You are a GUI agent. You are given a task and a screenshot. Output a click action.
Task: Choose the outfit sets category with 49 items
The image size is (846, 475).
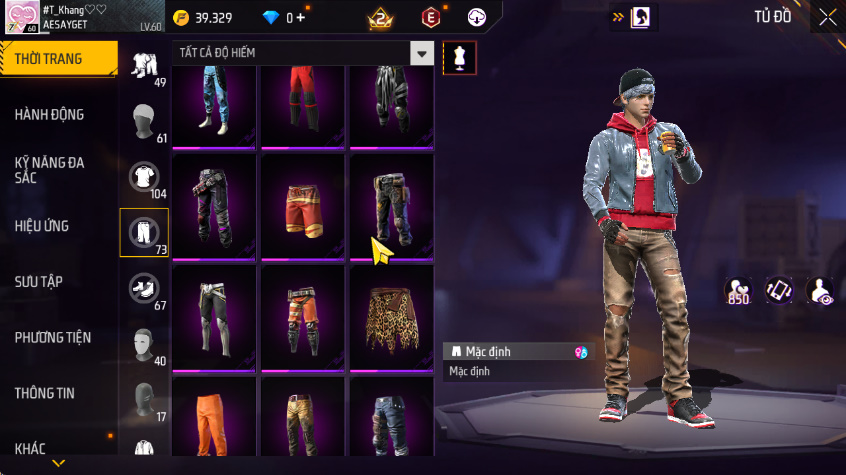tap(144, 66)
